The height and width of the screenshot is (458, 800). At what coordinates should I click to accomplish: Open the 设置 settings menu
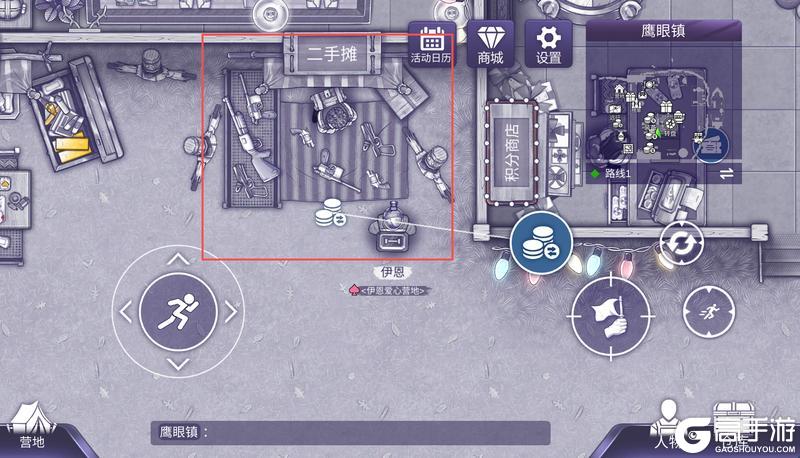[x=549, y=46]
